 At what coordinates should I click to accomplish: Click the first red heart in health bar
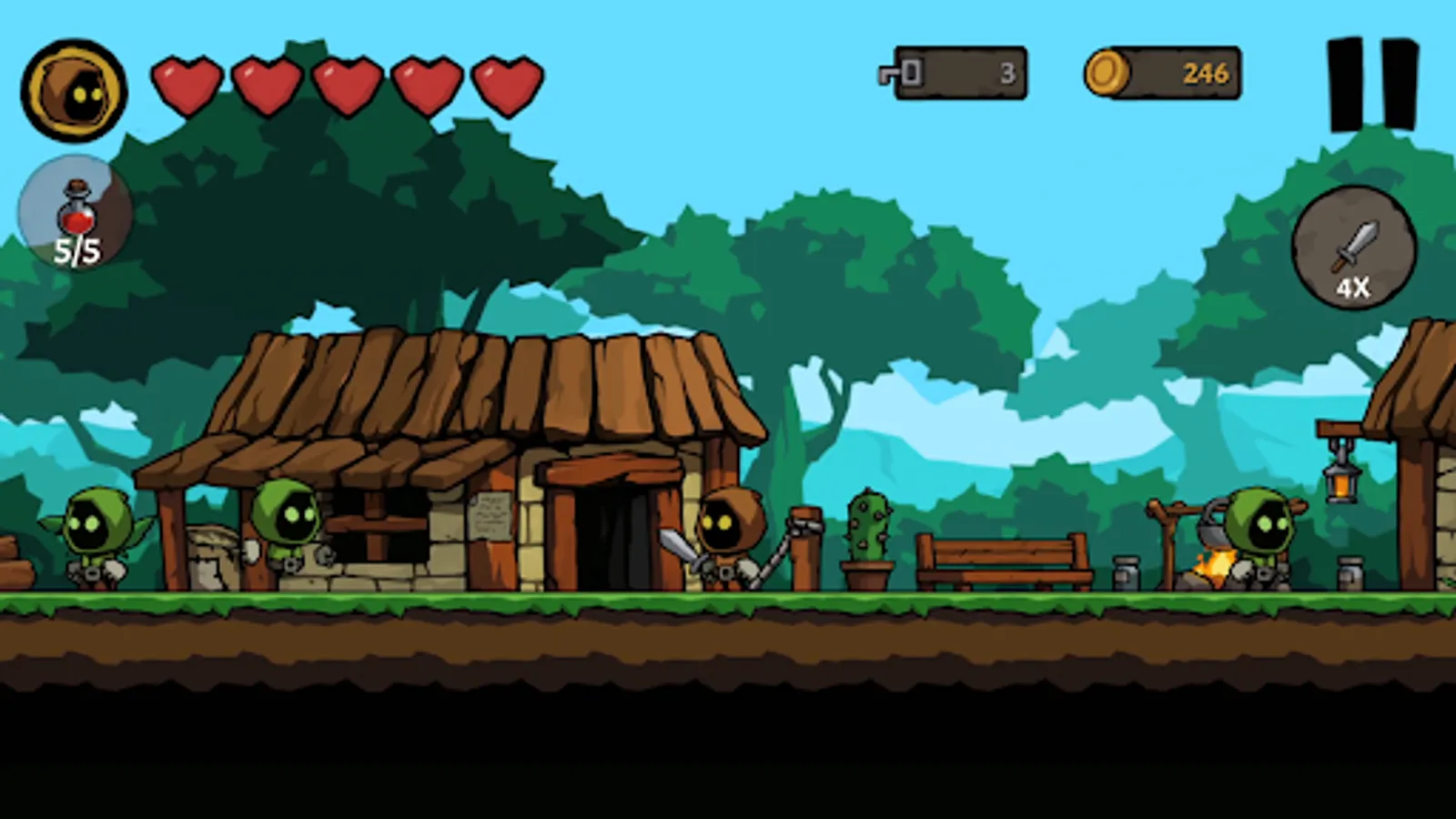185,80
